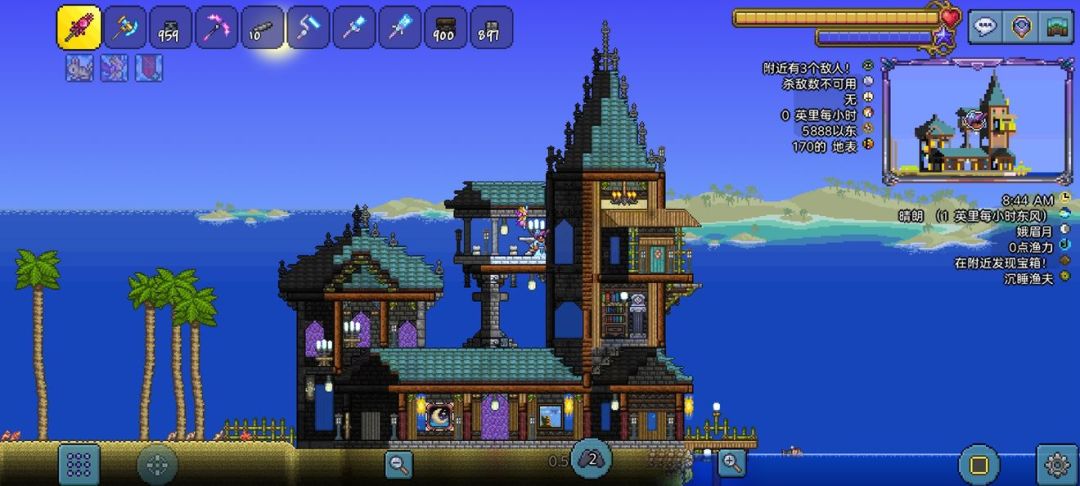Tap the minimap showing the house
The width and height of the screenshot is (1080, 486).
(976, 122)
